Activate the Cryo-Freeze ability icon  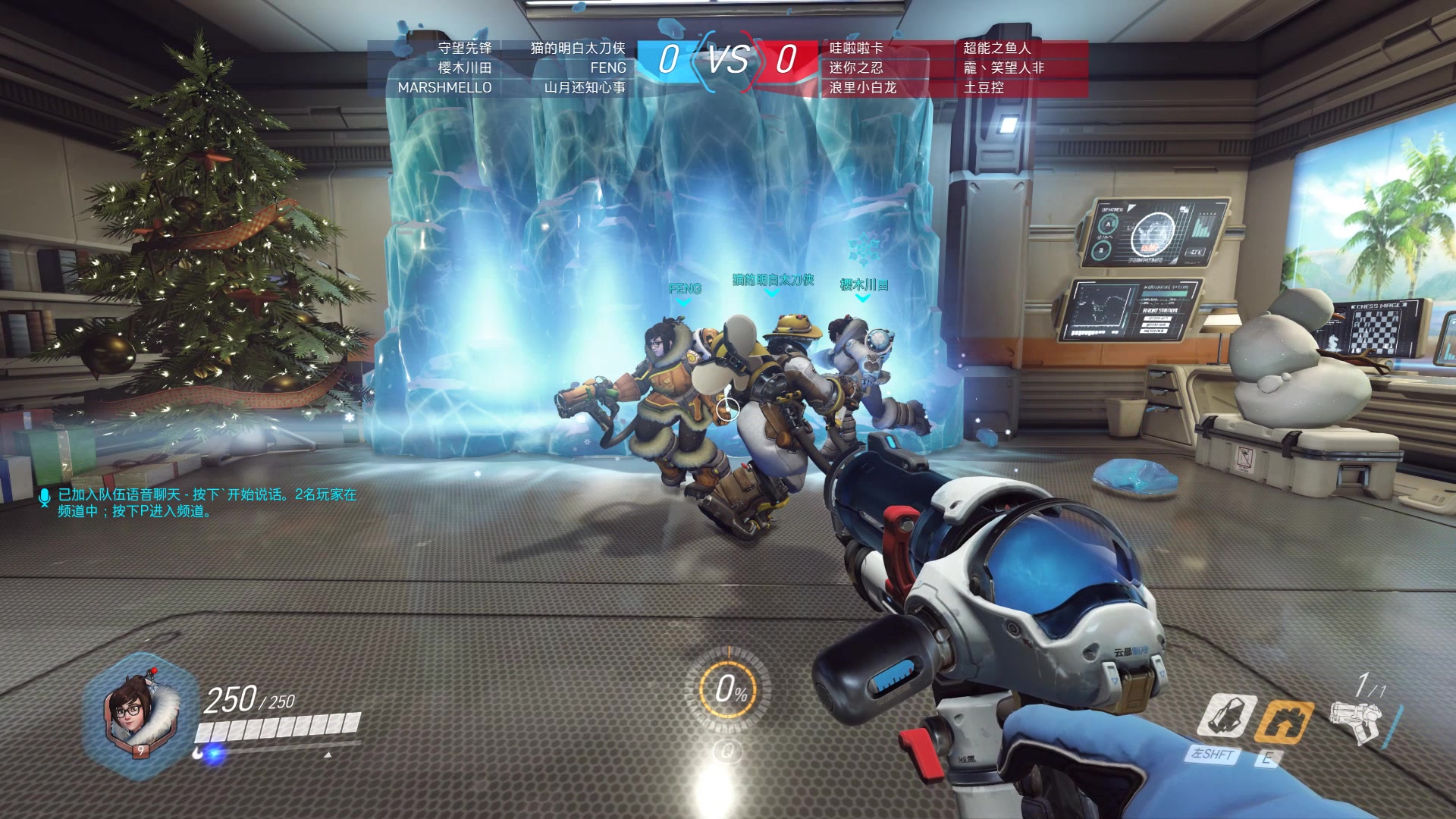point(1225,716)
